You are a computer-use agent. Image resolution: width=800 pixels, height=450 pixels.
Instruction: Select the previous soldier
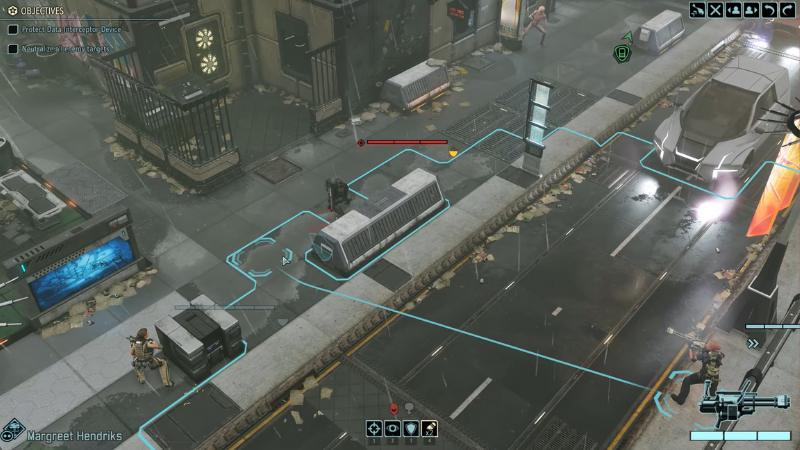tap(733, 10)
